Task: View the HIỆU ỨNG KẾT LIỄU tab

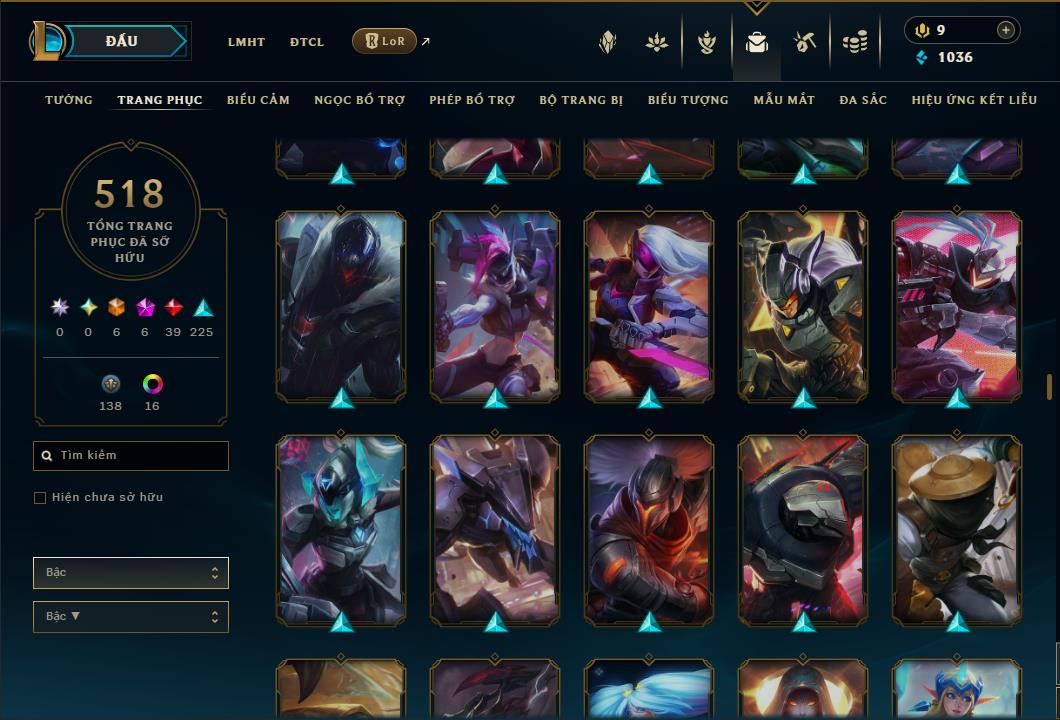Action: tap(975, 100)
